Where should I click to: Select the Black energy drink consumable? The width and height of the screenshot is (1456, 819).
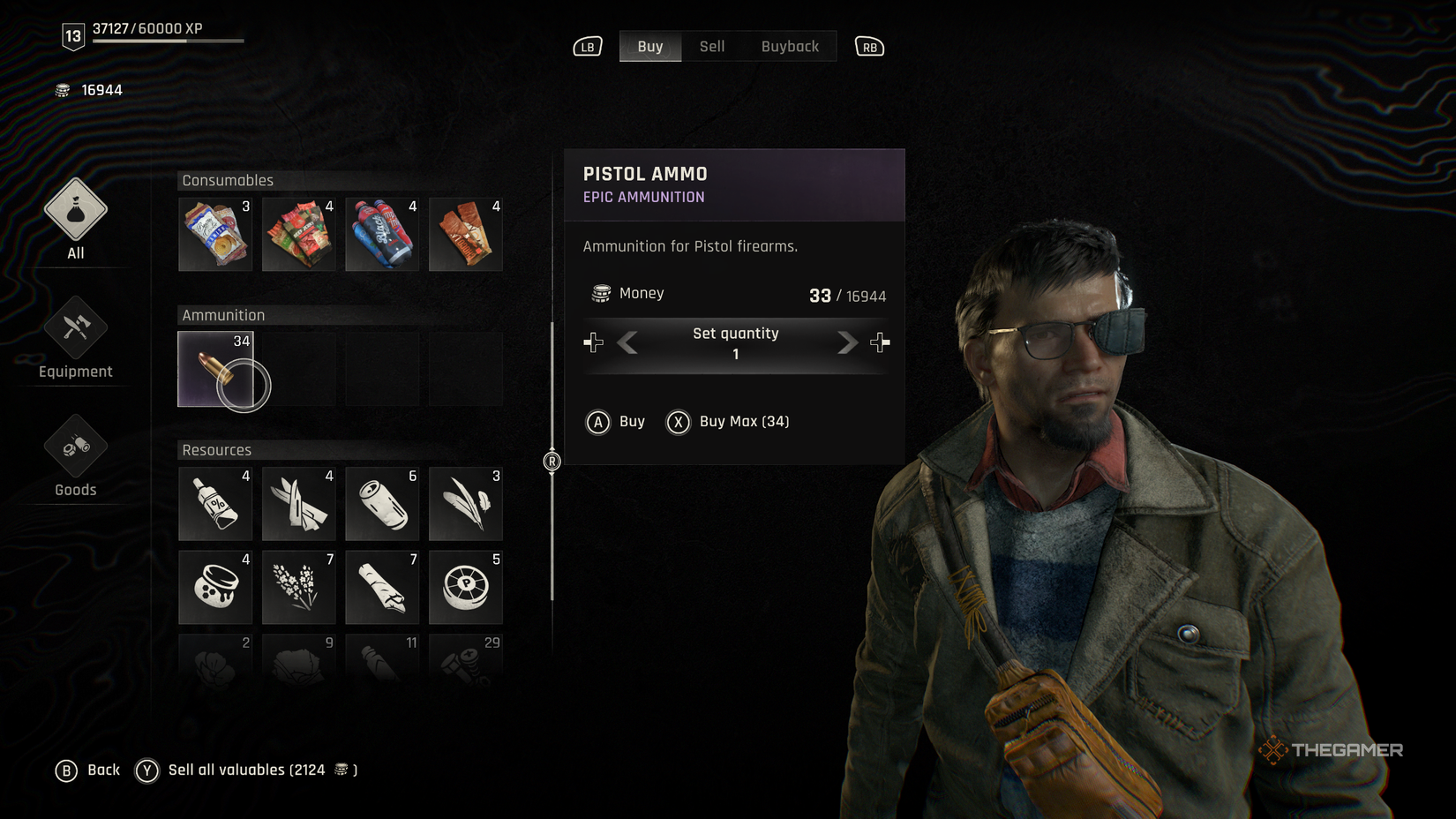pos(381,234)
